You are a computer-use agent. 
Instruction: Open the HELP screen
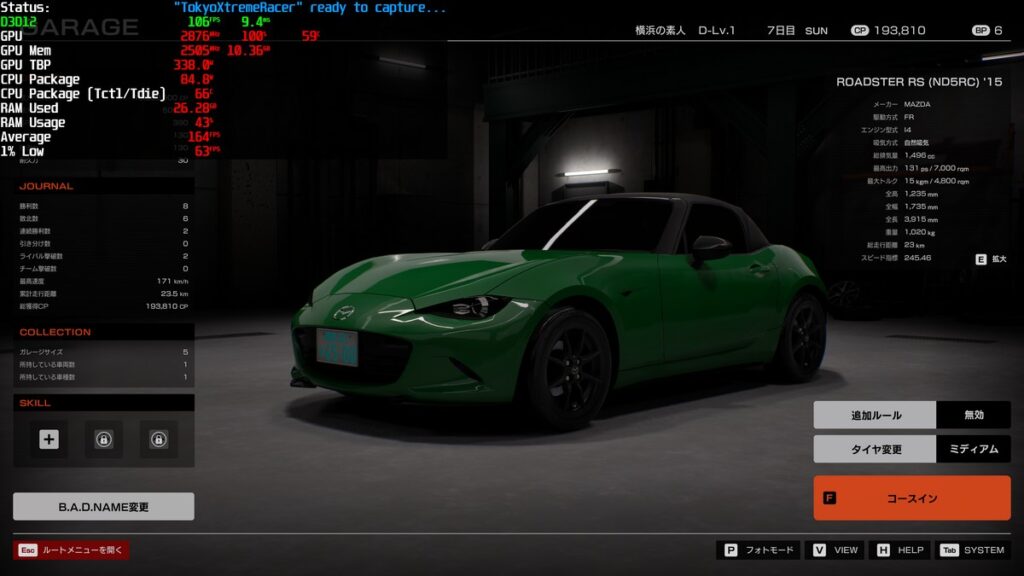(x=899, y=550)
